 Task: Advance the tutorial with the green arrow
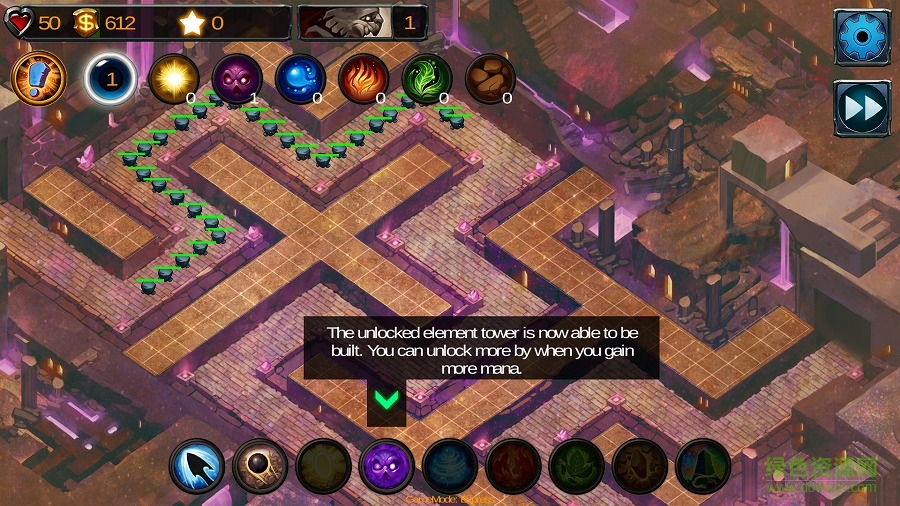tap(386, 399)
